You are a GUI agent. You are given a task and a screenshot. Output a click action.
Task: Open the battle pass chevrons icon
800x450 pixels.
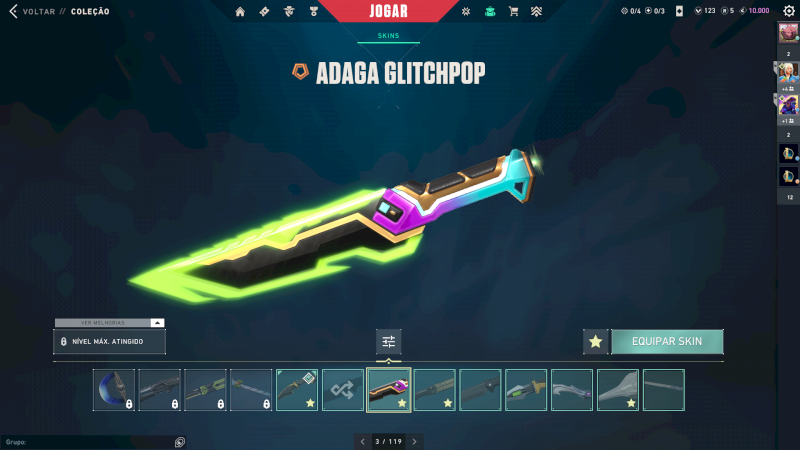click(x=537, y=11)
